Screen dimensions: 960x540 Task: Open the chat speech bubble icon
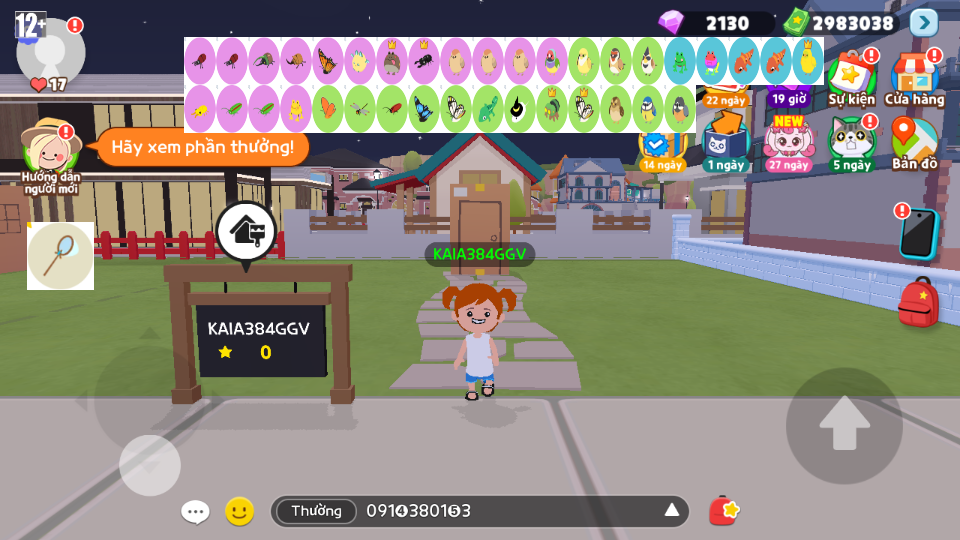click(x=195, y=512)
